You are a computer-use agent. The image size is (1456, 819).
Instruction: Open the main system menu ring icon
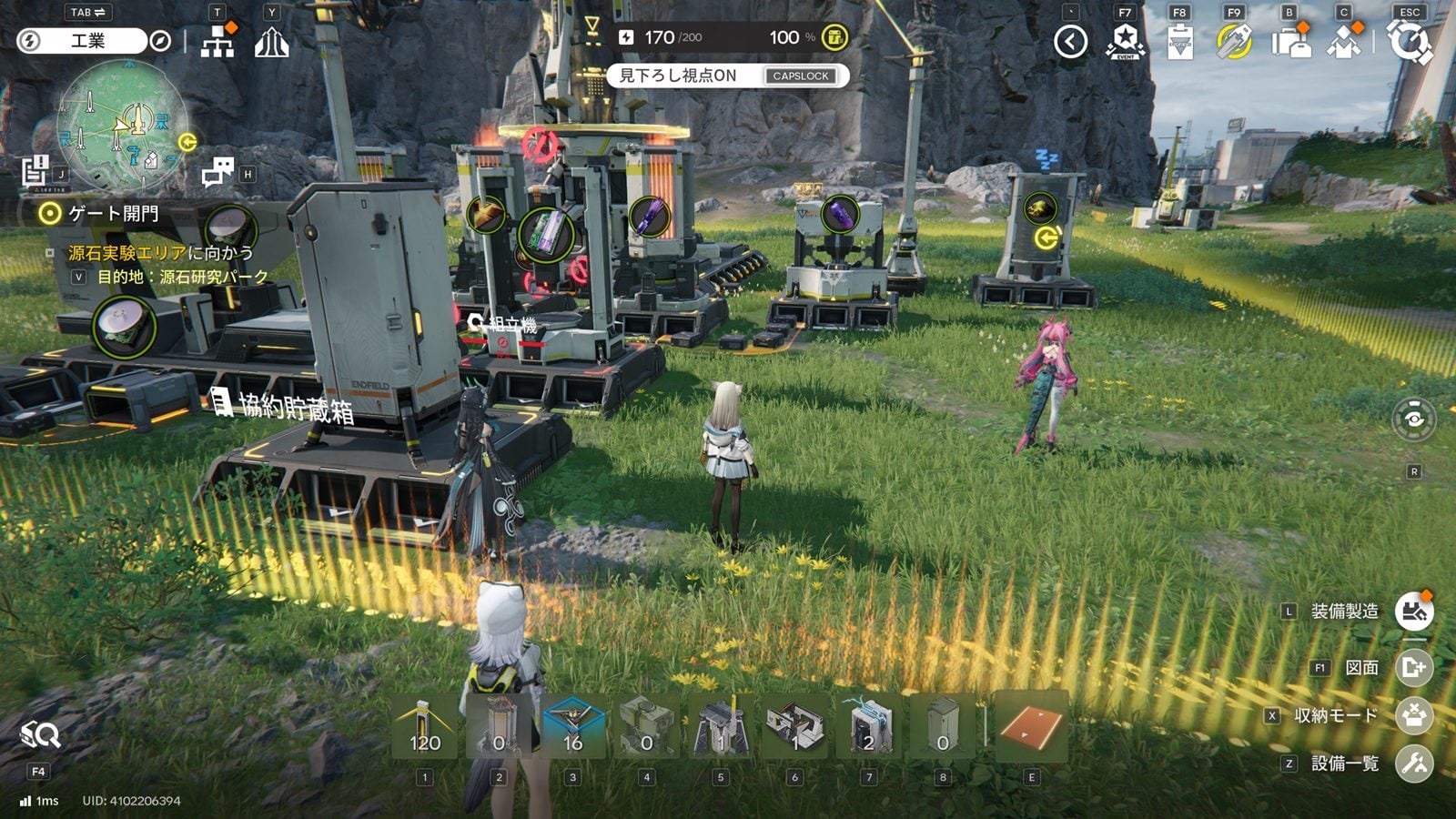(1410, 42)
